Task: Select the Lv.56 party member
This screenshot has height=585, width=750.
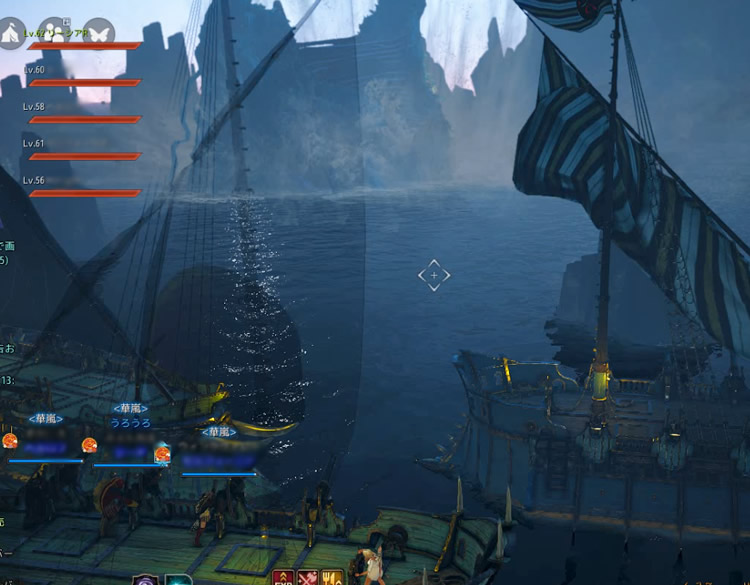Action: pyautogui.click(x=80, y=188)
